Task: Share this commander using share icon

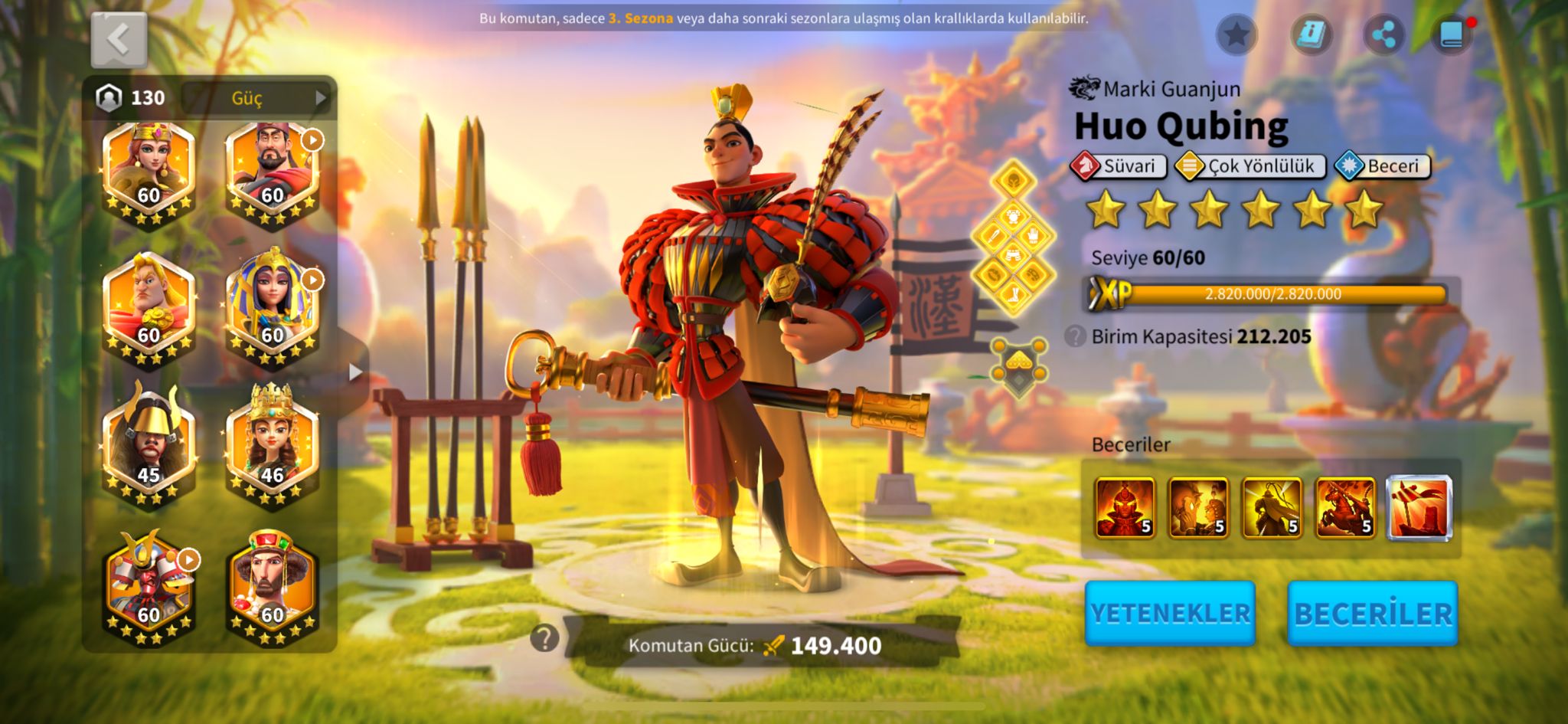Action: [1383, 34]
